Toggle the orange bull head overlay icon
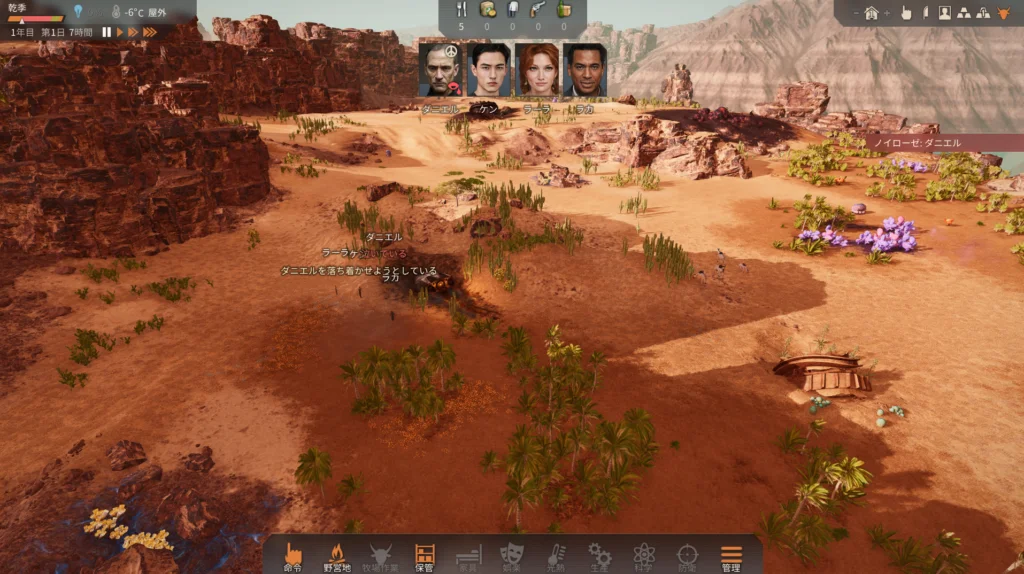This screenshot has height=574, width=1024. [1005, 13]
